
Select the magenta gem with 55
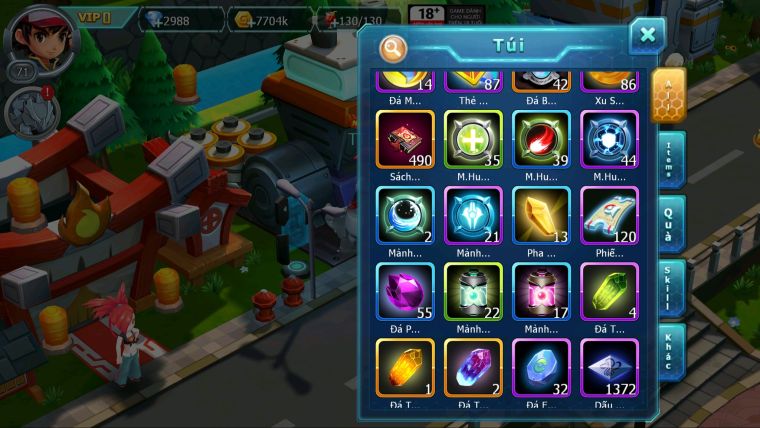[x=405, y=291]
